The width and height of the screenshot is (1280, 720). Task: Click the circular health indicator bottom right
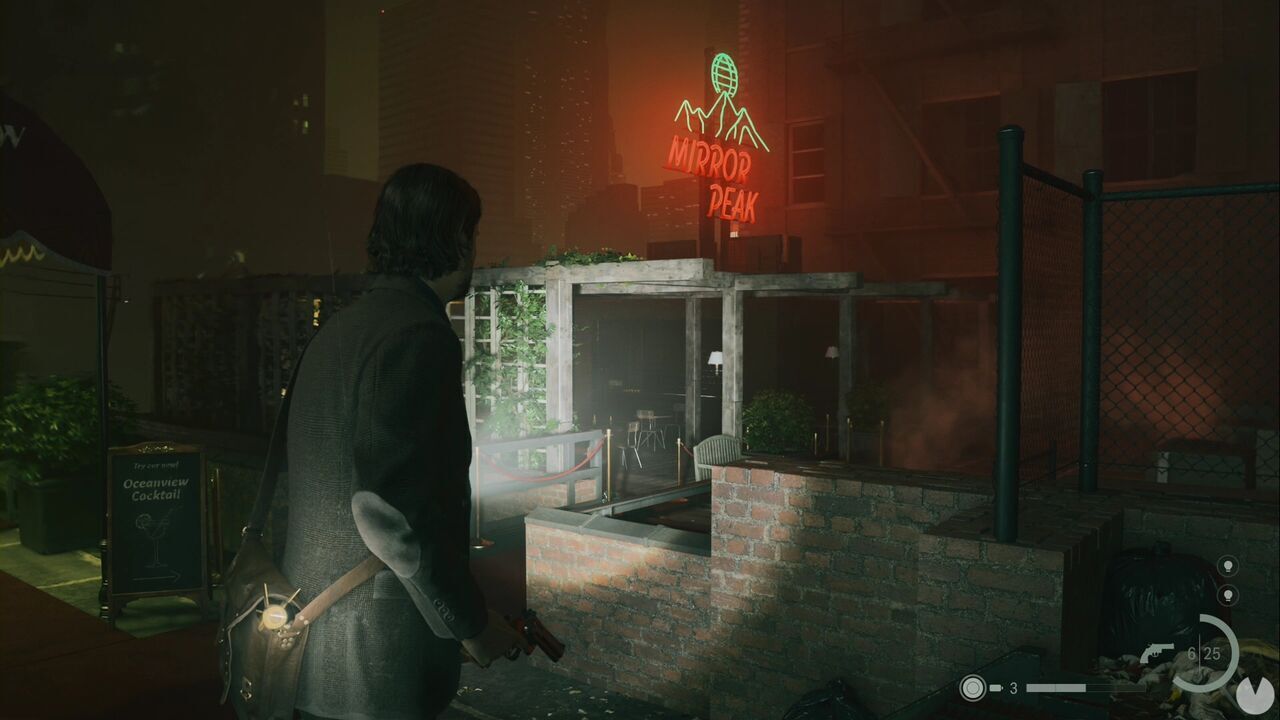(x=1255, y=693)
